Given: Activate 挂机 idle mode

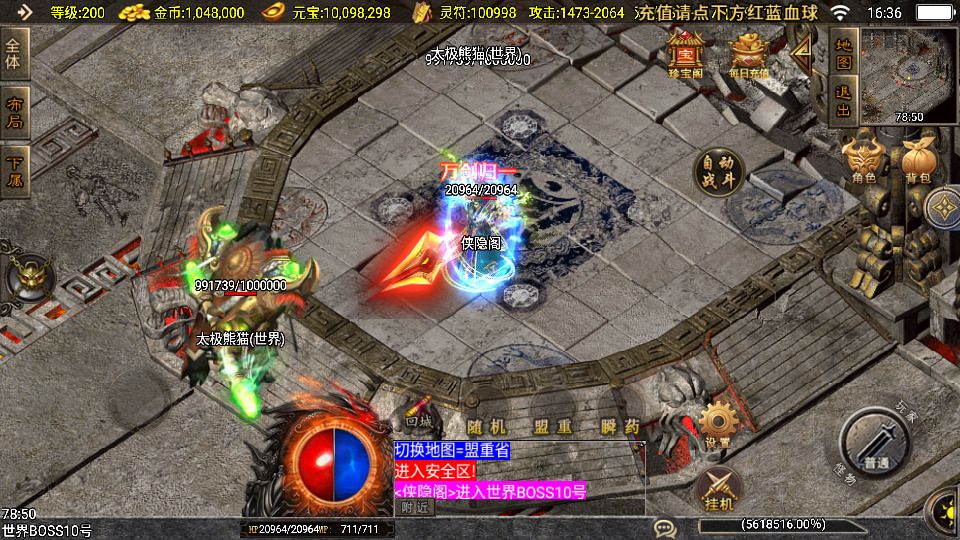Looking at the screenshot, I should click(x=718, y=490).
